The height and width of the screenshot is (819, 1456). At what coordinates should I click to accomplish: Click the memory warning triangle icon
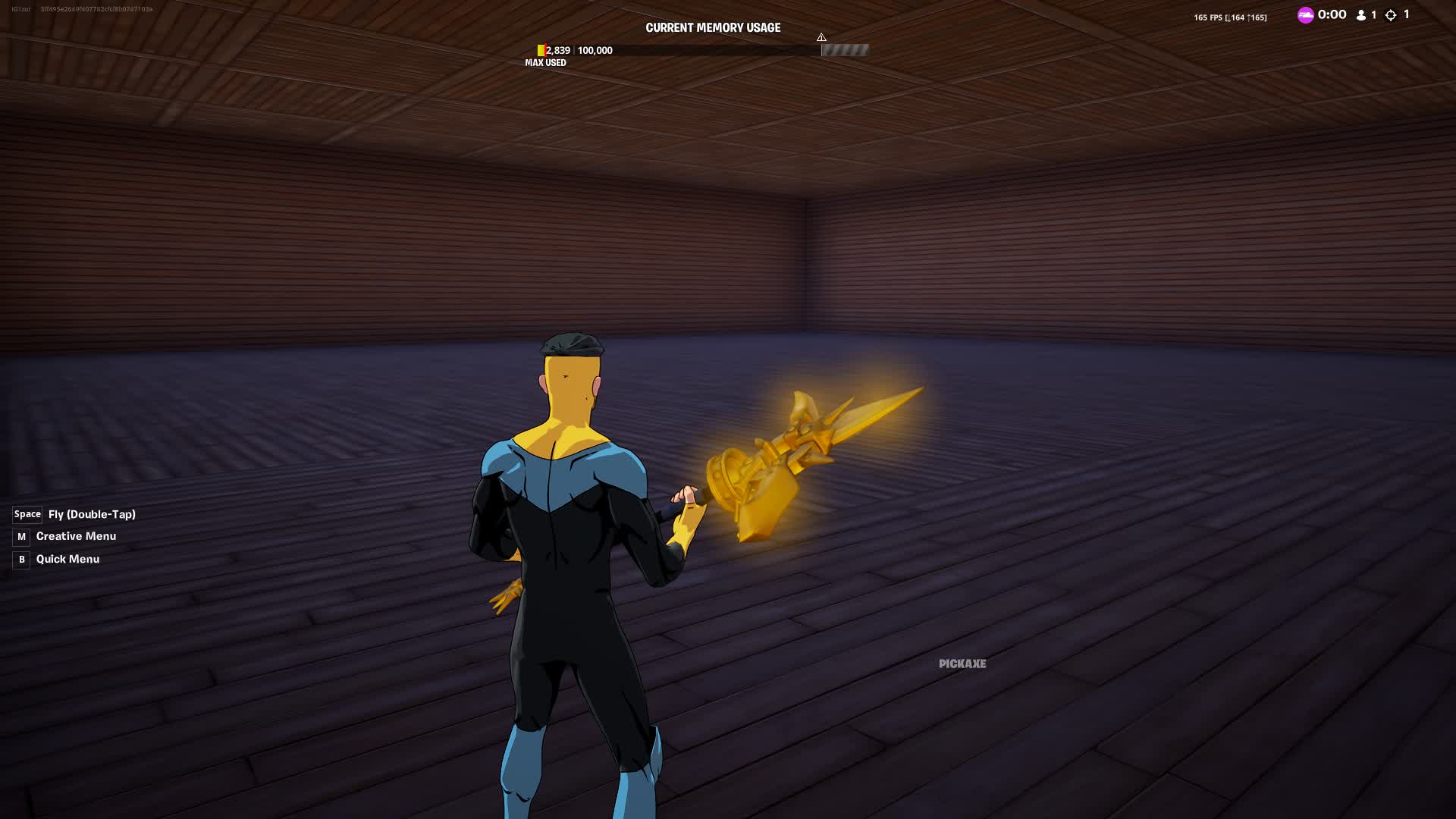point(821,36)
